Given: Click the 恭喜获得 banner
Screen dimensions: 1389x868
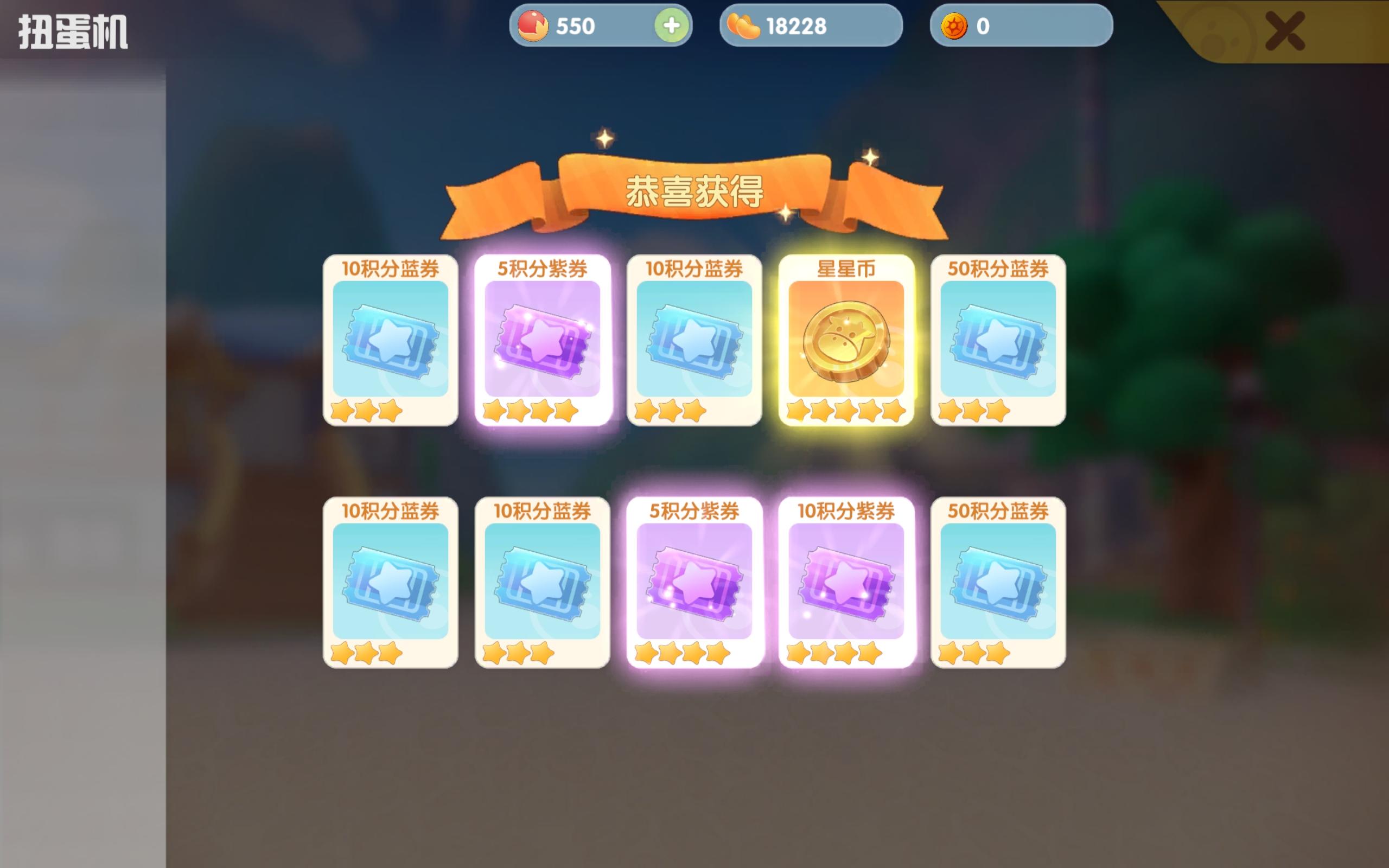Looking at the screenshot, I should [694, 192].
